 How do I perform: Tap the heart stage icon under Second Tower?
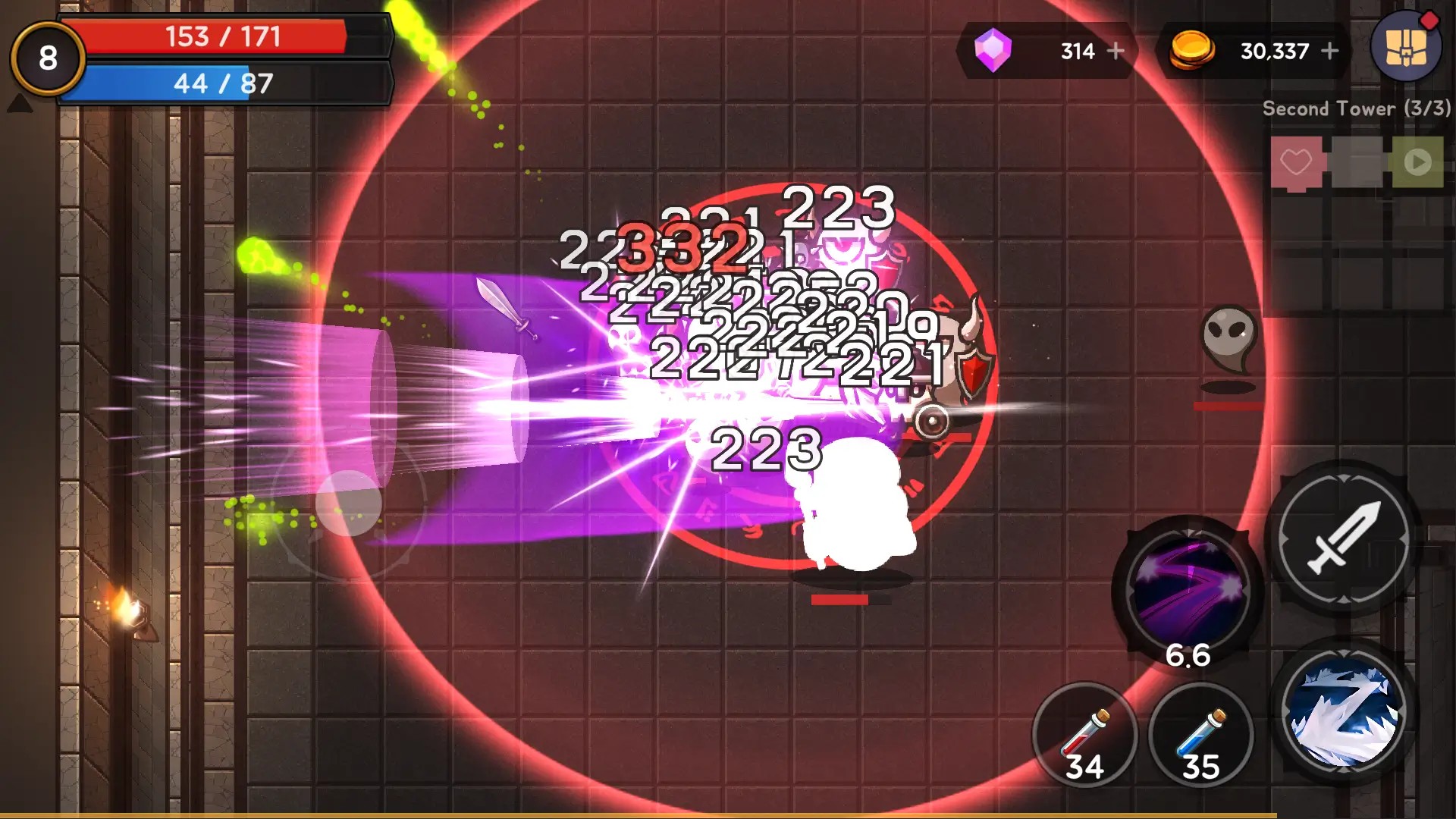point(1297,162)
